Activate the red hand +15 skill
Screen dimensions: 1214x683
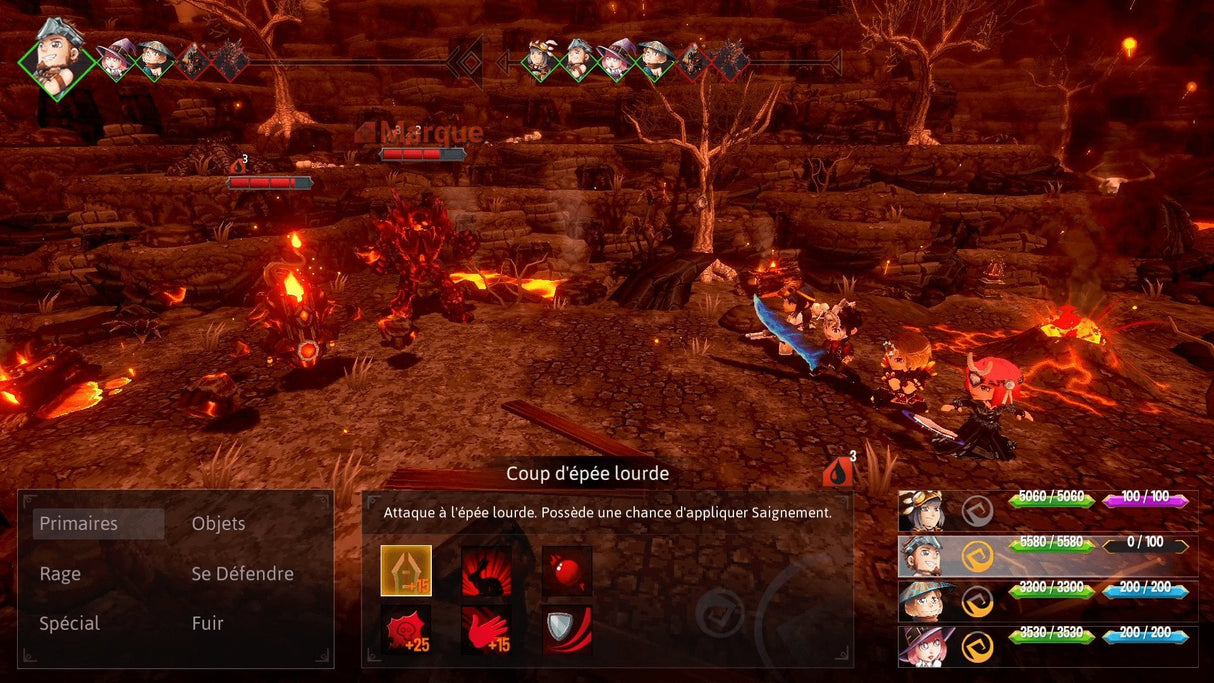click(486, 630)
